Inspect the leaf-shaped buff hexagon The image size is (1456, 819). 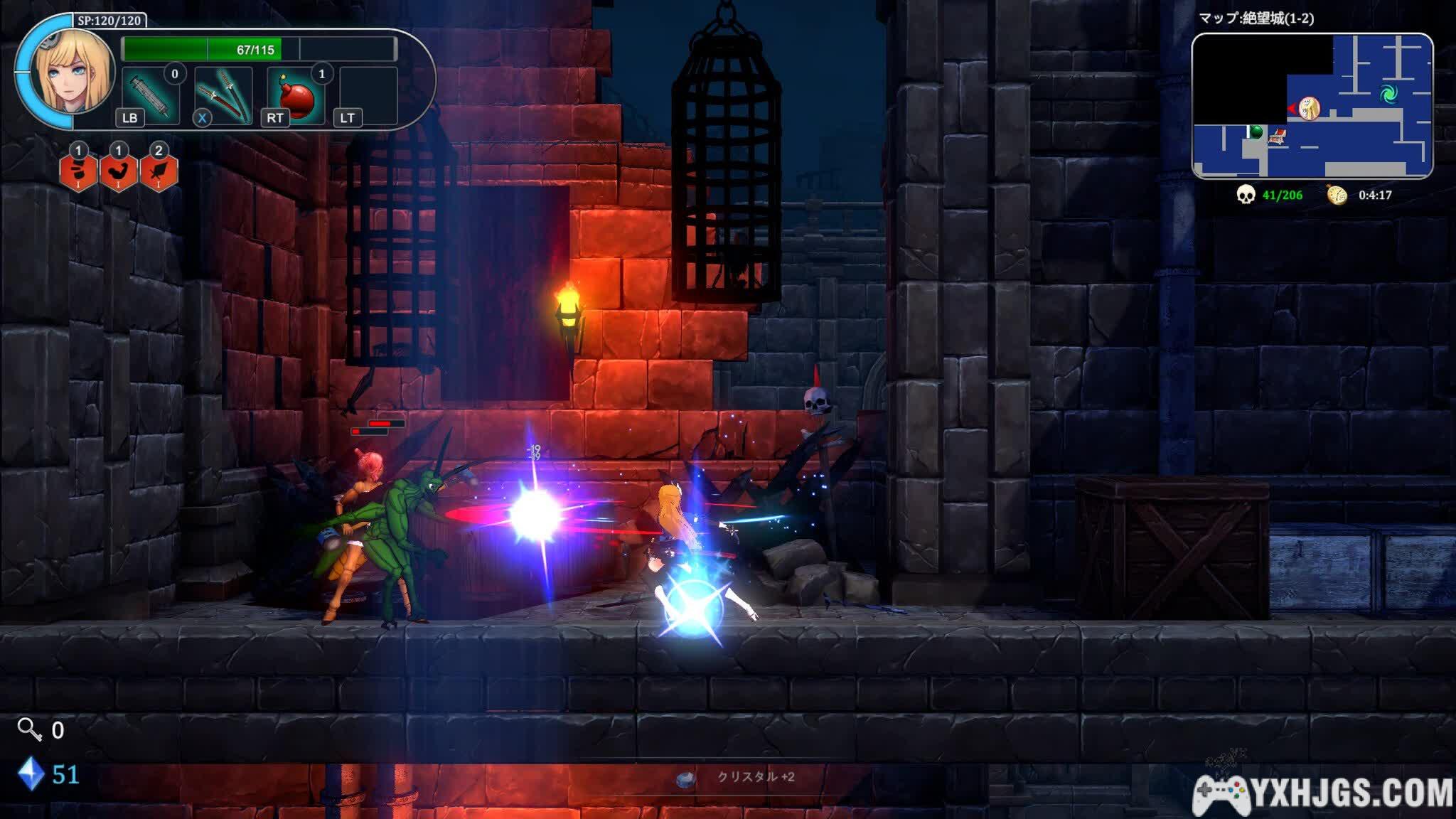click(x=159, y=171)
